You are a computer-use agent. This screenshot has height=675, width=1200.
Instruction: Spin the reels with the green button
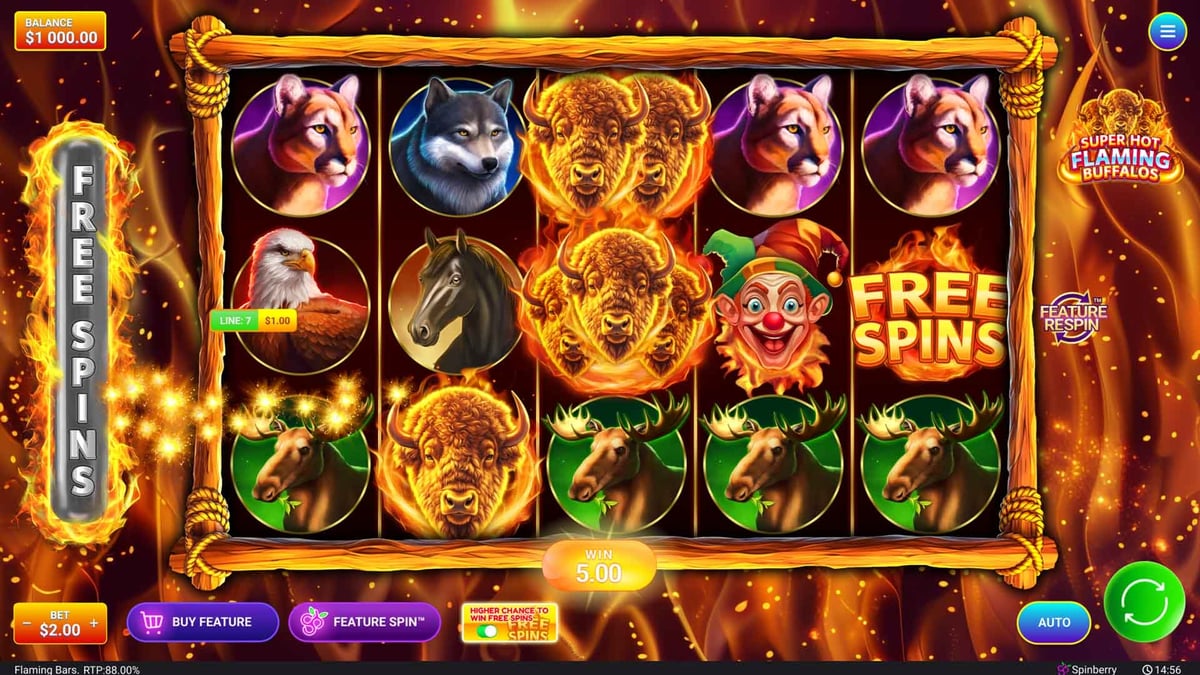coord(1144,602)
